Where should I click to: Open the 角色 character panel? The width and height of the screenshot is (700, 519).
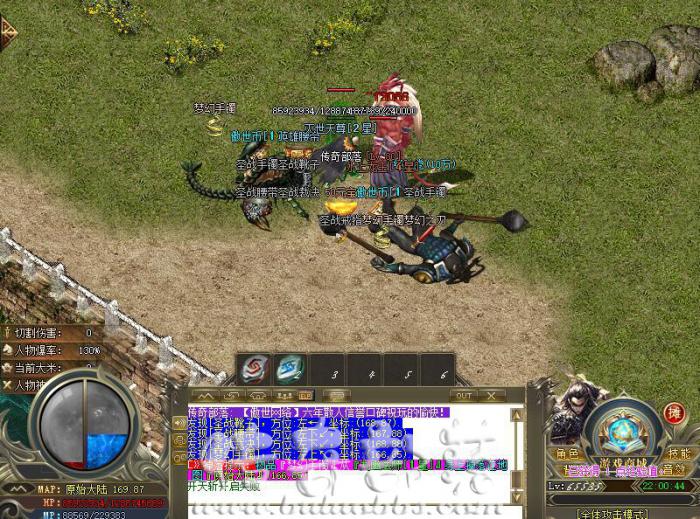point(567,452)
